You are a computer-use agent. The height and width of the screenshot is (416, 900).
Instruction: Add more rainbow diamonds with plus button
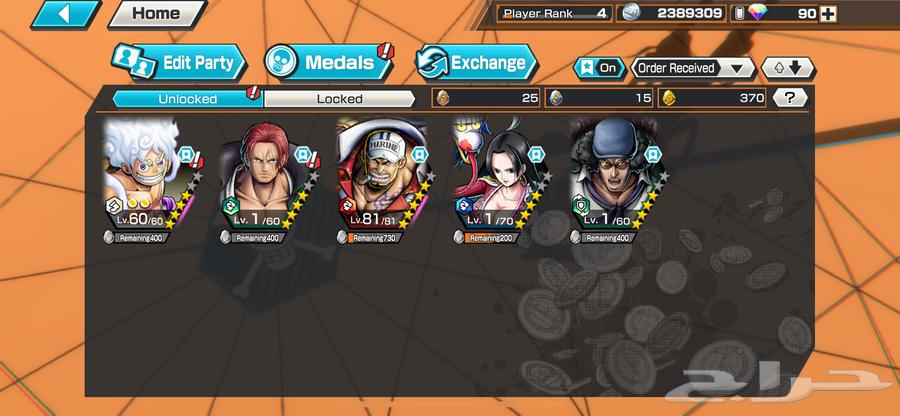click(x=827, y=13)
